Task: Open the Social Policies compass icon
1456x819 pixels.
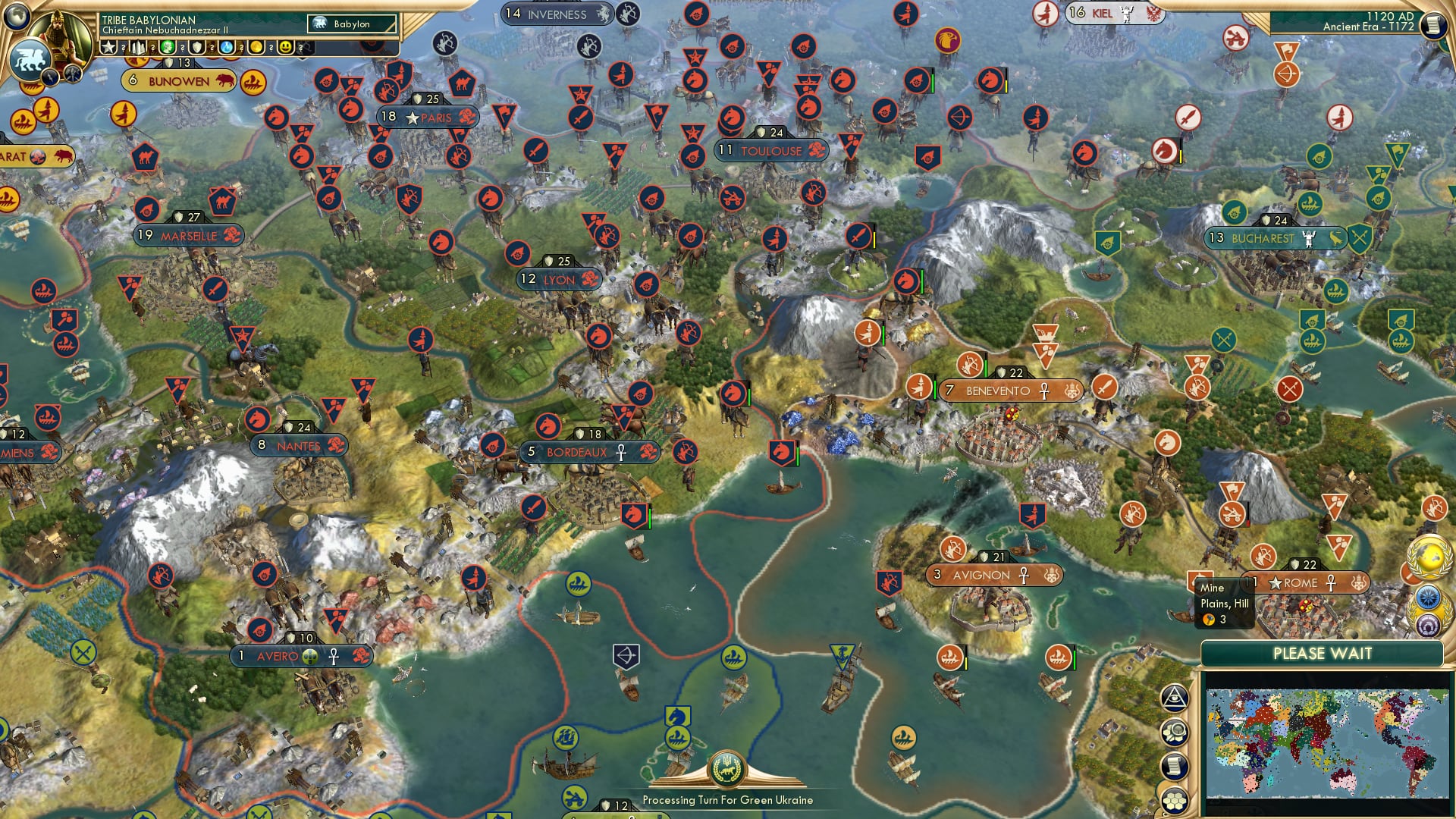Action: 1428,598
